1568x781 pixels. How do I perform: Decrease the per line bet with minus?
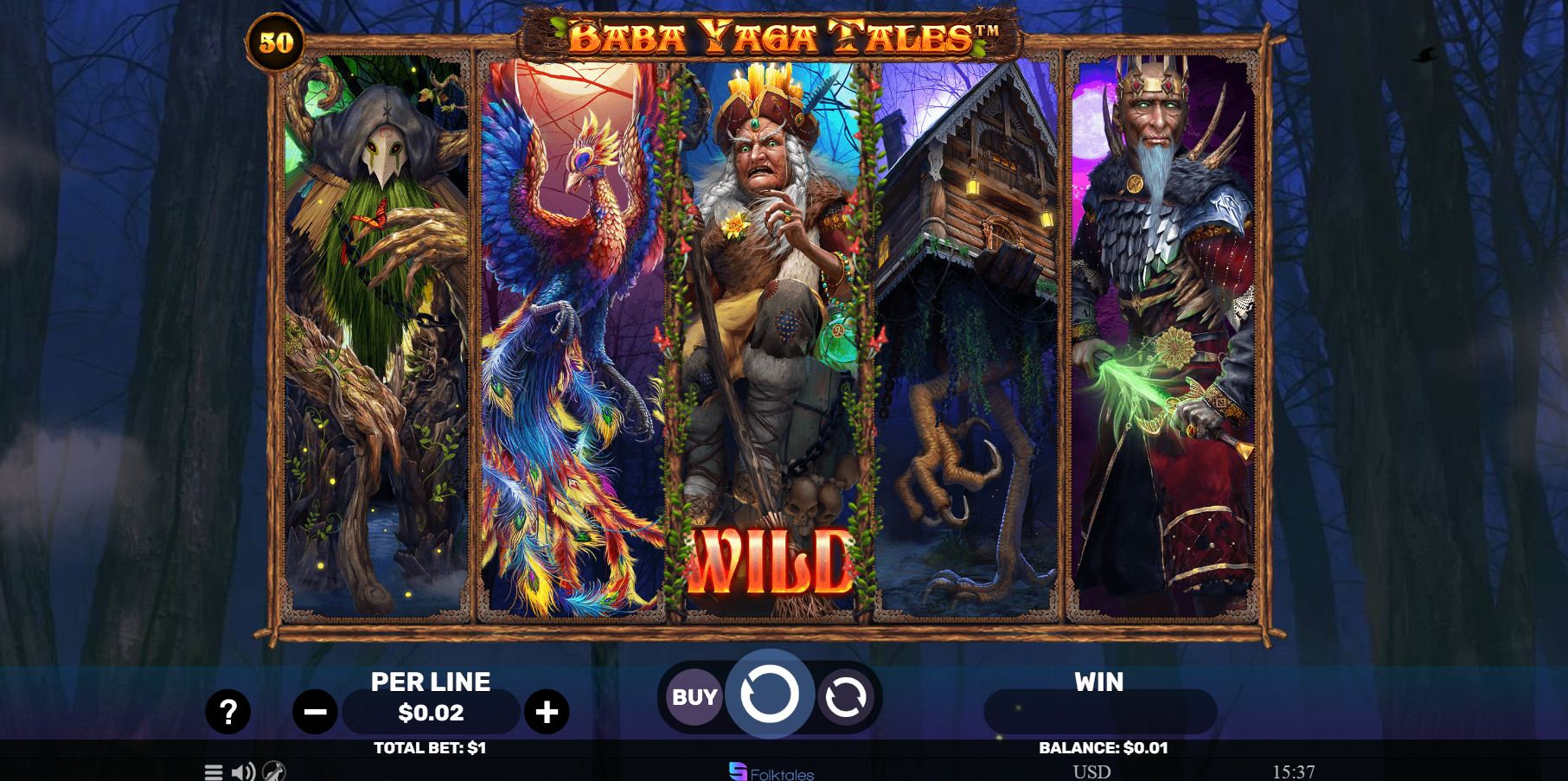pyautogui.click(x=315, y=712)
